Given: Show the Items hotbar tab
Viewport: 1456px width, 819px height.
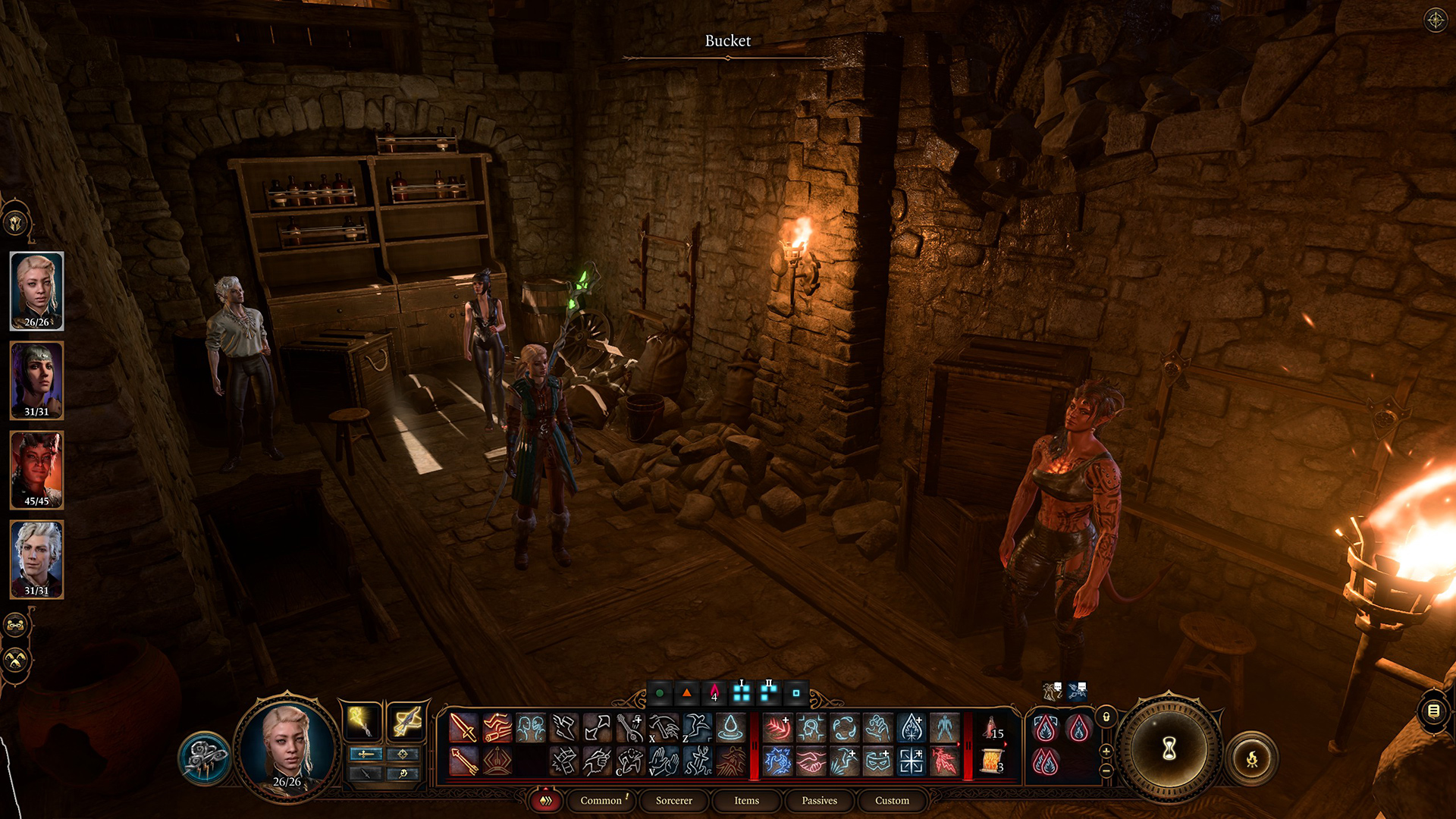Looking at the screenshot, I should tap(746, 801).
